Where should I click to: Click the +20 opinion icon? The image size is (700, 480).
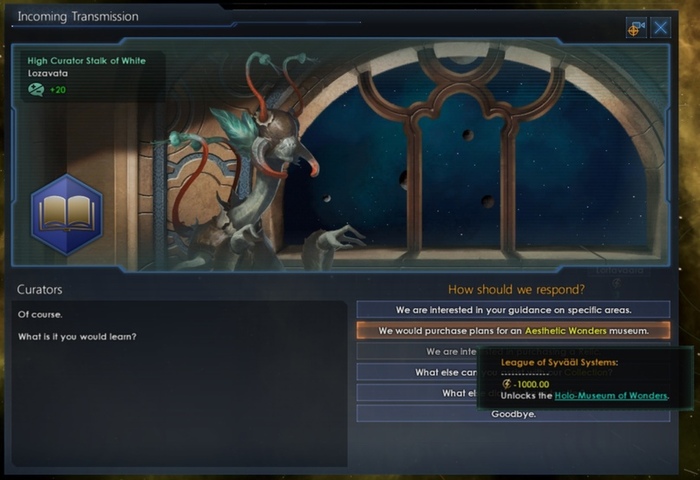[36, 90]
